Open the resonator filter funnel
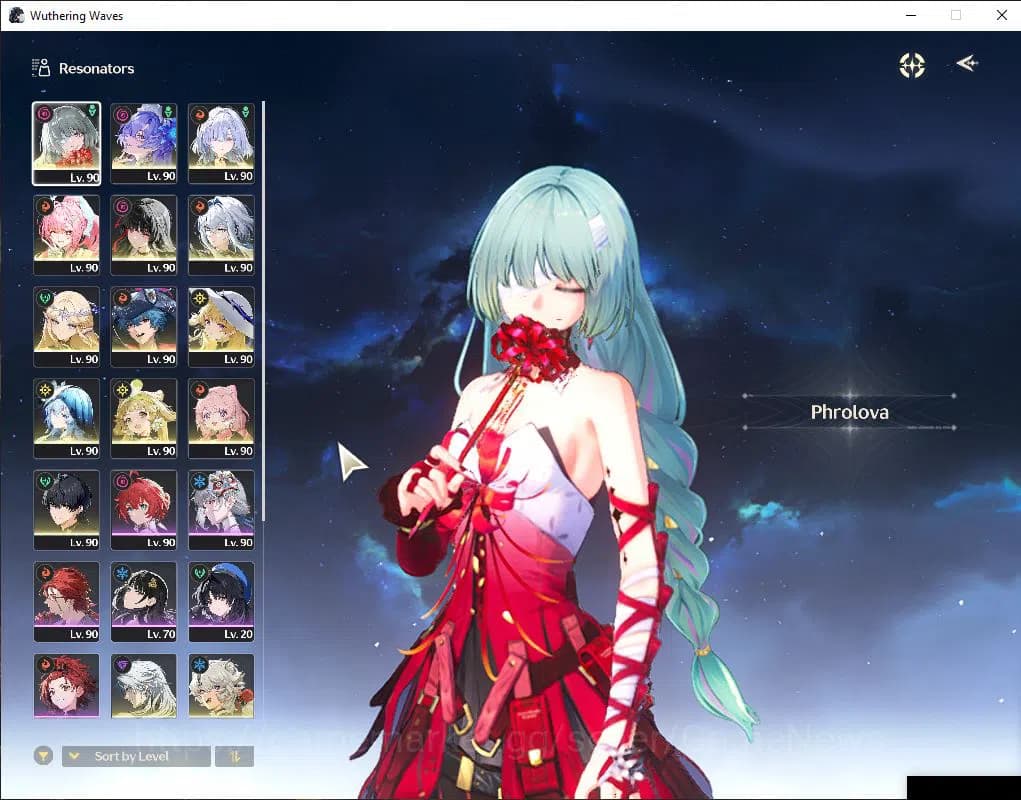1021x800 pixels. click(x=43, y=756)
